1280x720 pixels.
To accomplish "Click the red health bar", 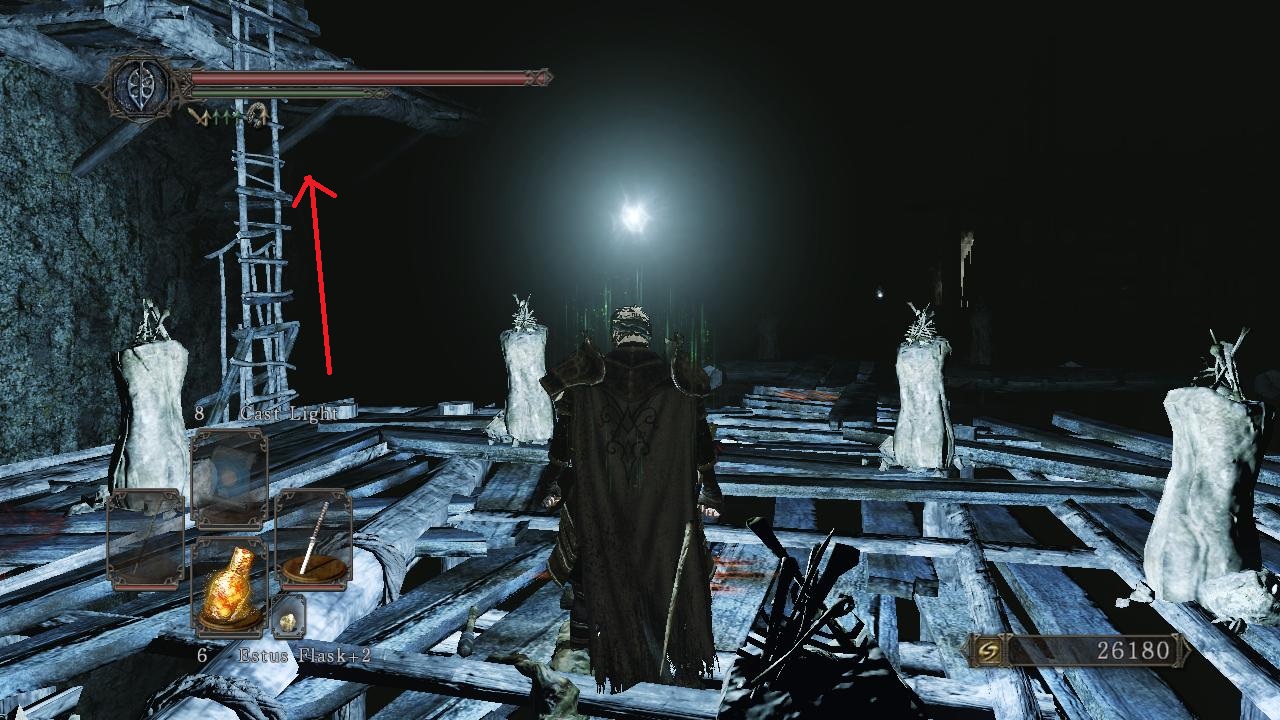I will pos(350,75).
